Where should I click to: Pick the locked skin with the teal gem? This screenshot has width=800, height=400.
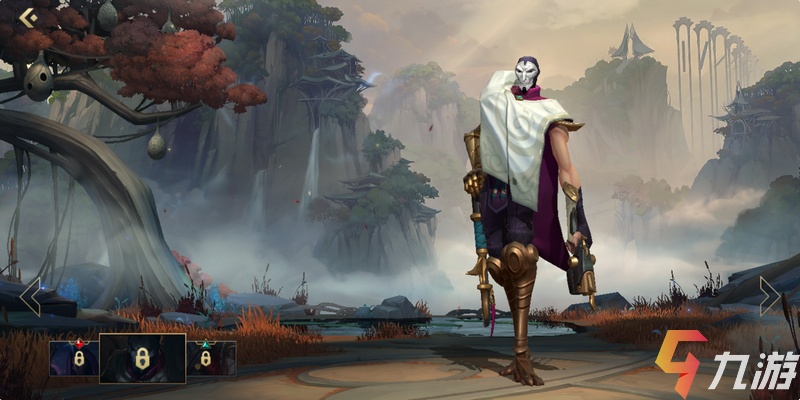pos(211,358)
